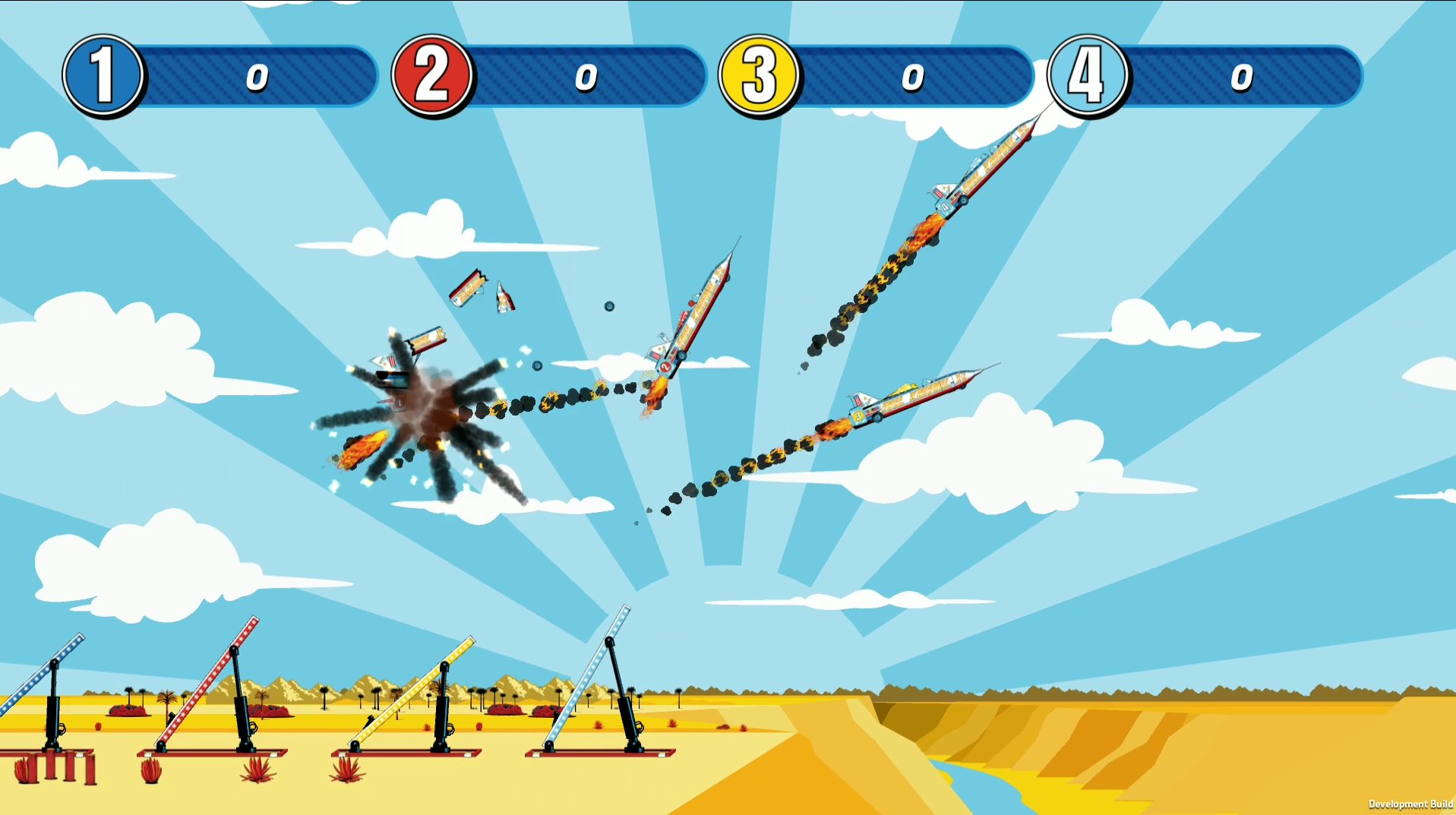Select the red player 2 badge
The image size is (1456, 815).
[x=432, y=75]
